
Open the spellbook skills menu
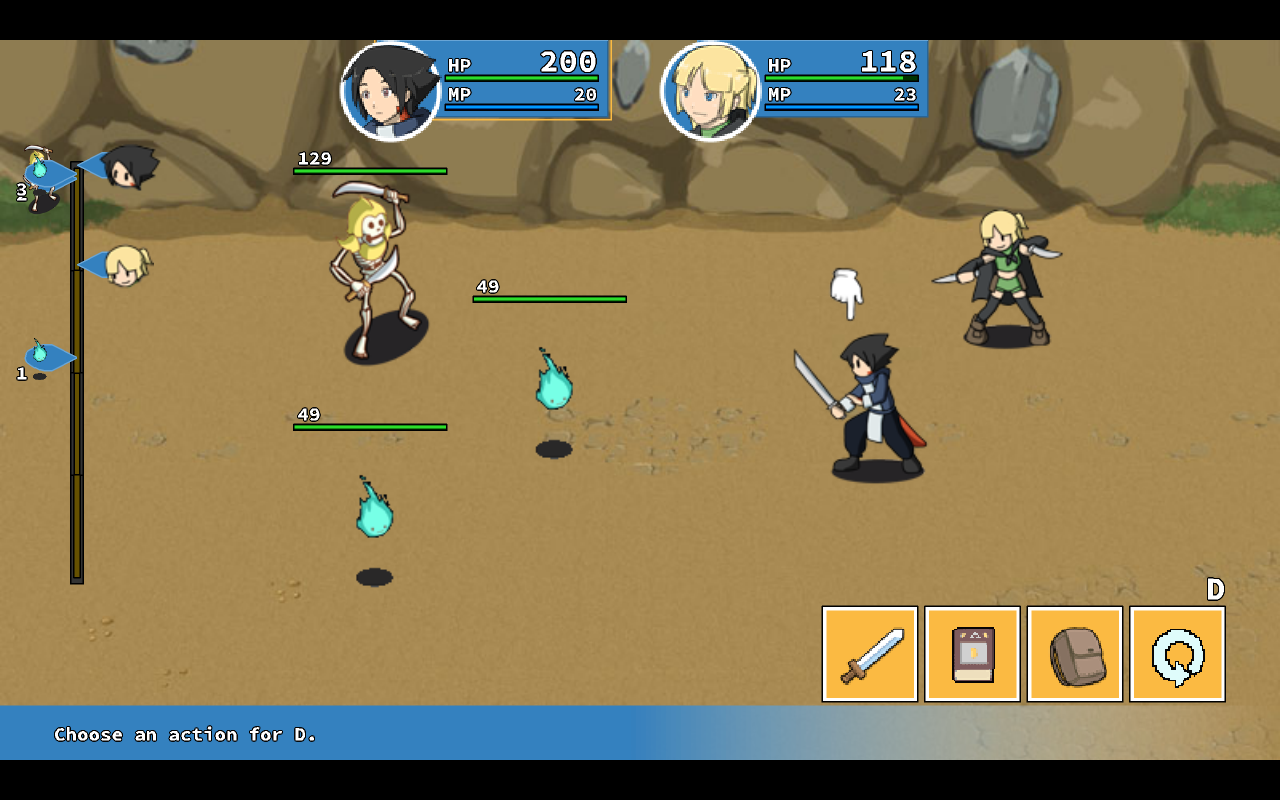coord(972,654)
